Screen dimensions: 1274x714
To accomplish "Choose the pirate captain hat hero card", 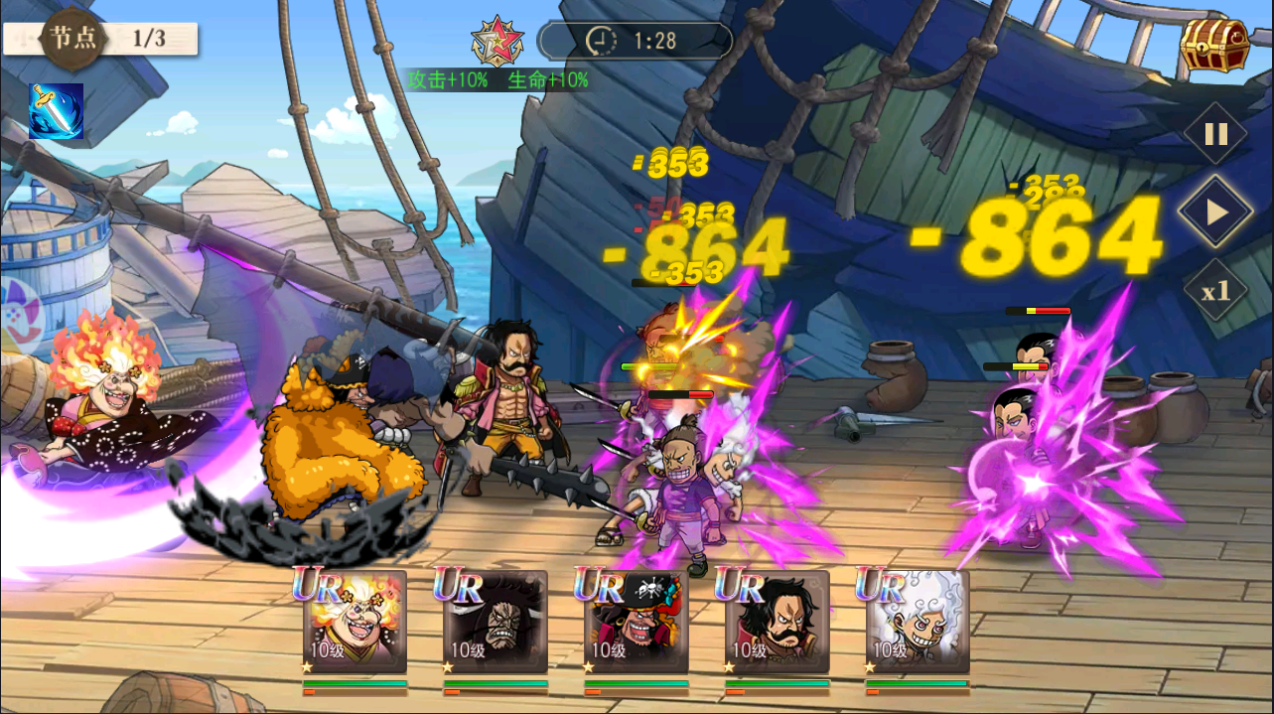I will [x=636, y=621].
